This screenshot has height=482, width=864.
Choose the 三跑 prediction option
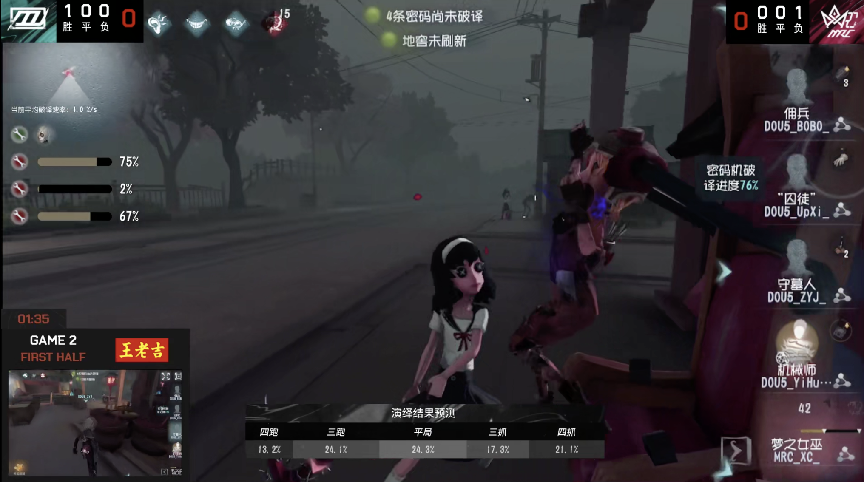click(x=335, y=442)
